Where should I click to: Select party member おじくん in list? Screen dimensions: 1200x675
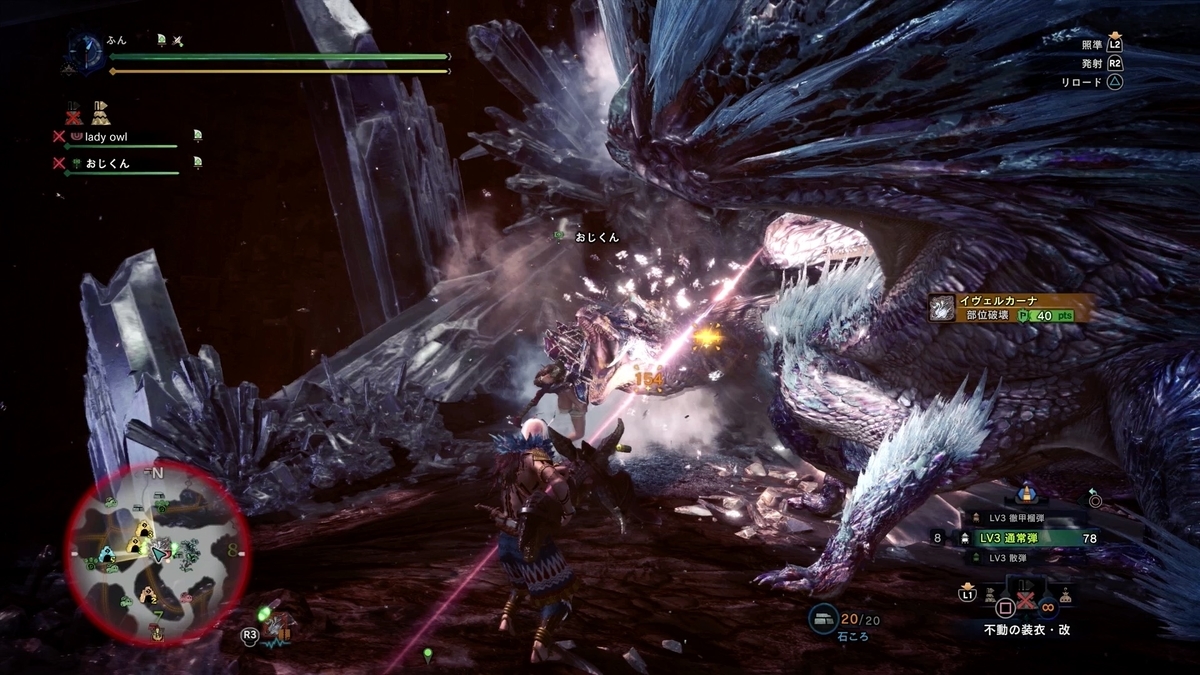(107, 163)
